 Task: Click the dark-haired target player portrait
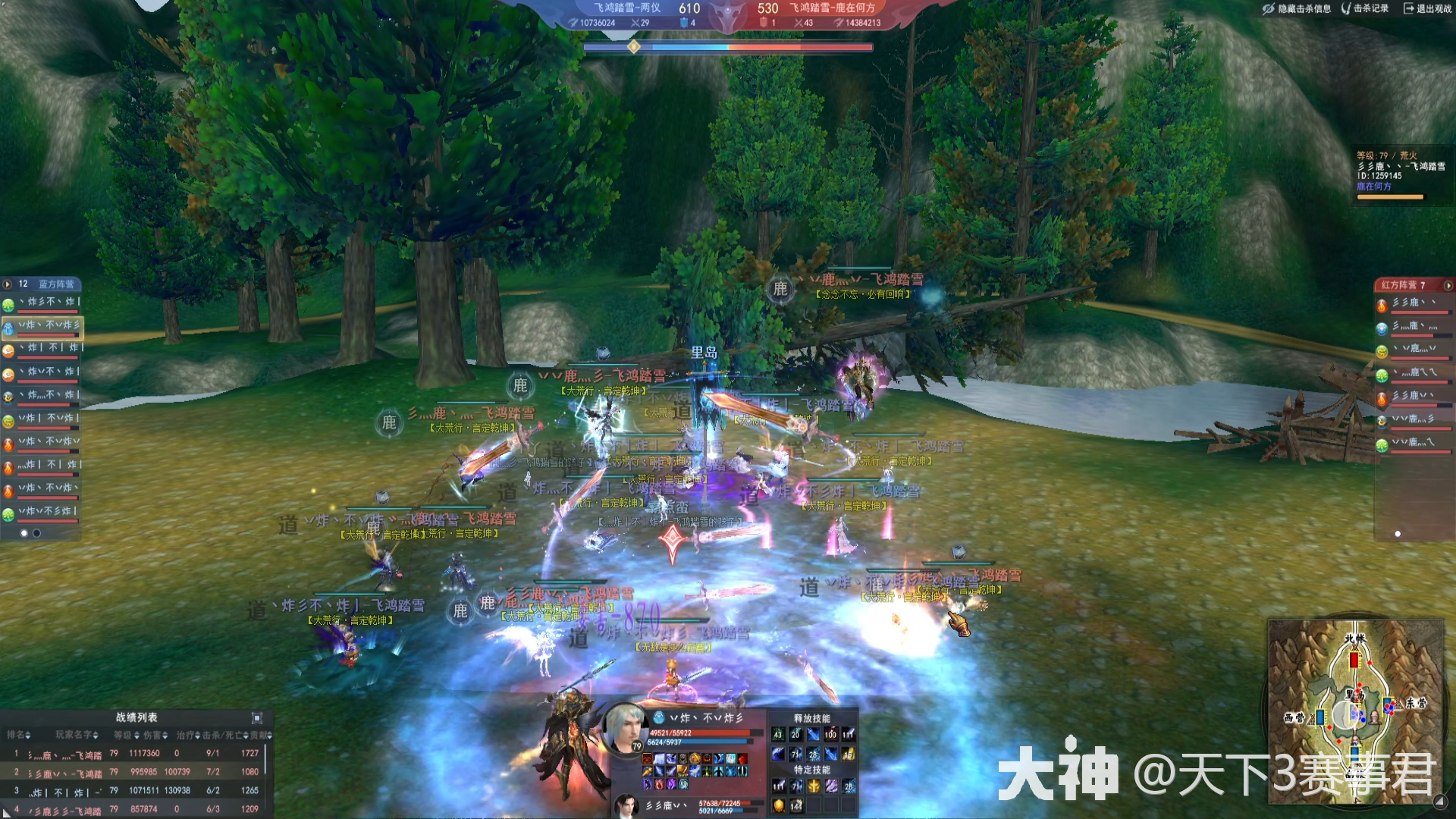pyautogui.click(x=626, y=805)
